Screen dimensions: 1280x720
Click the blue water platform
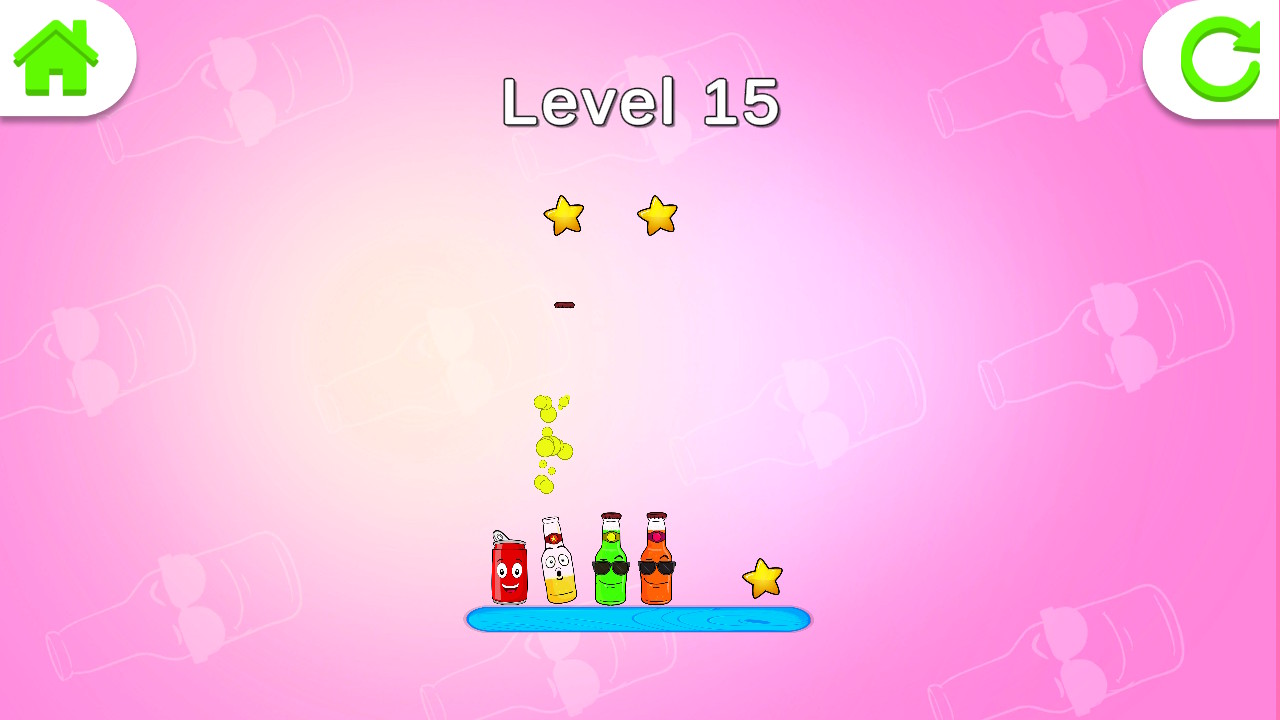click(x=638, y=618)
